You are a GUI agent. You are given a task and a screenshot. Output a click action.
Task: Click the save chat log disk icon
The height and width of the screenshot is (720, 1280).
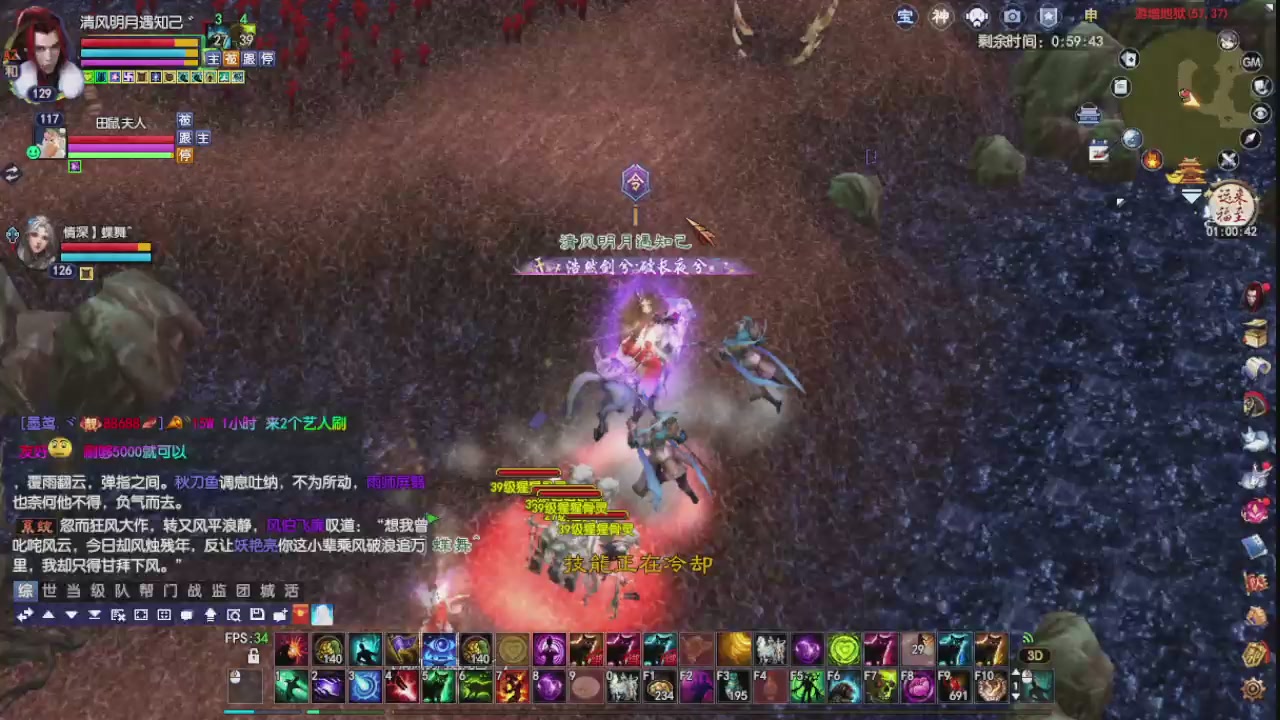(256, 614)
